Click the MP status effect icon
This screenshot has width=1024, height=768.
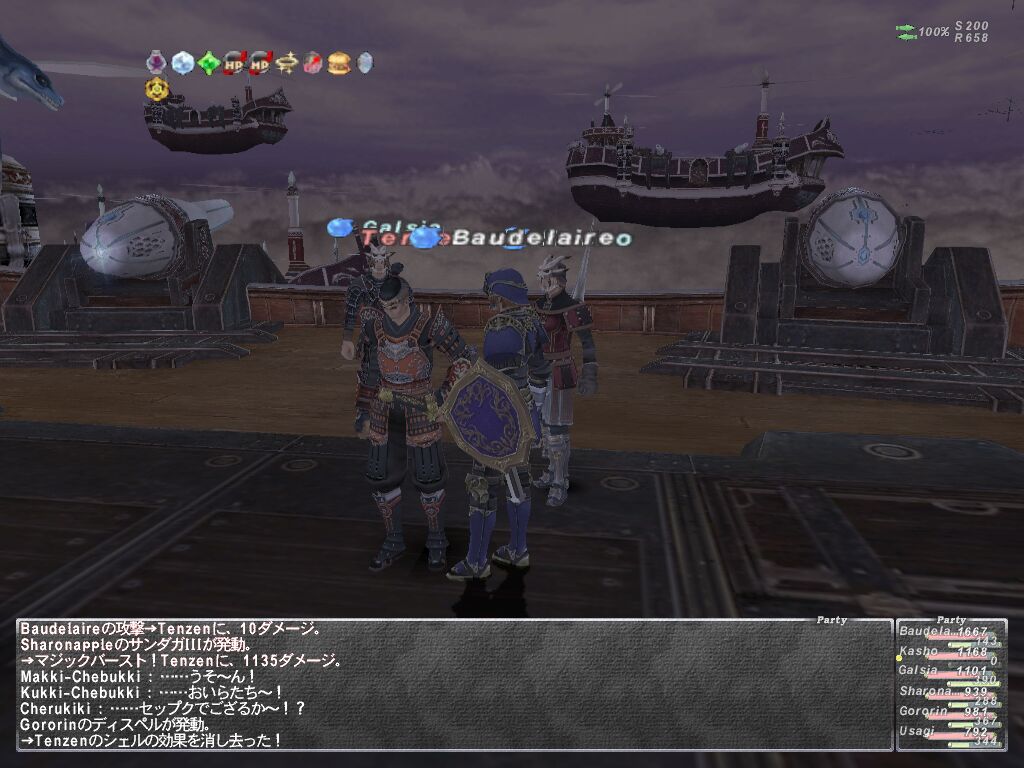[x=260, y=63]
